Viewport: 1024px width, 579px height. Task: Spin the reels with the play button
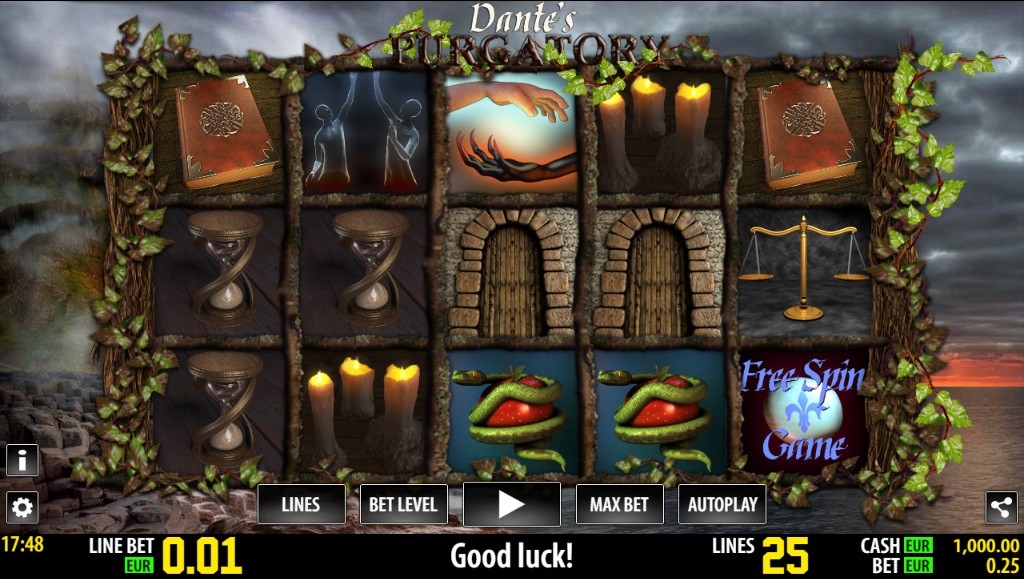pyautogui.click(x=512, y=504)
